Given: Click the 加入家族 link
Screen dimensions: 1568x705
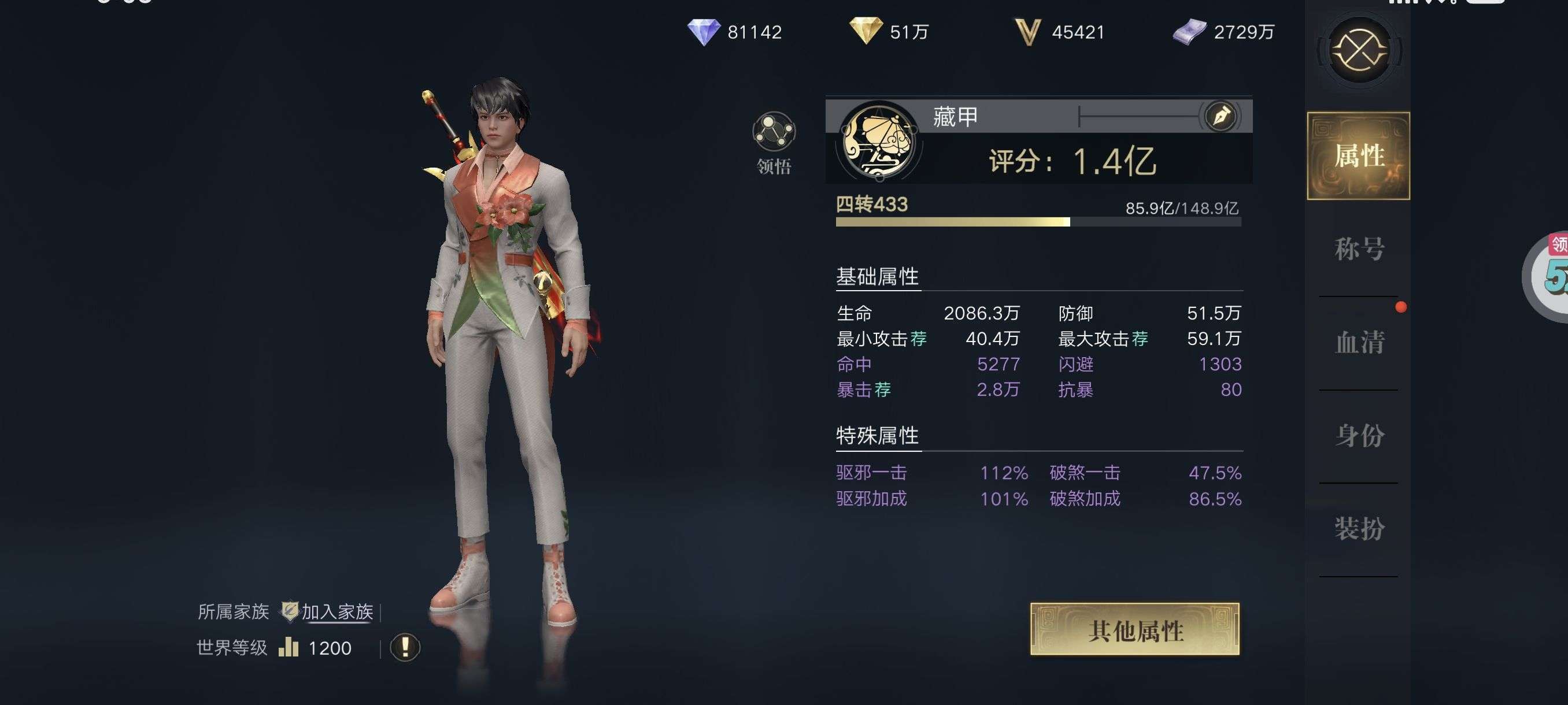Looking at the screenshot, I should coord(337,611).
